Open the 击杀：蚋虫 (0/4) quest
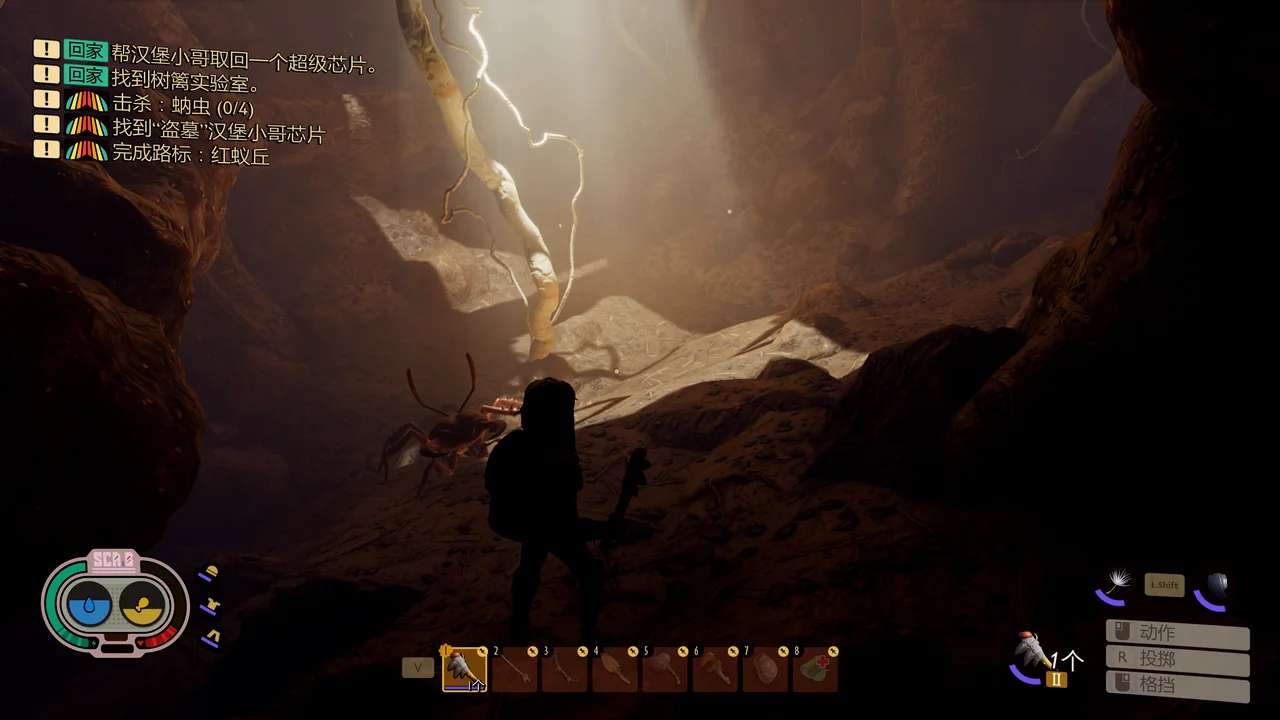Screen dimensions: 1280x720 tap(183, 106)
